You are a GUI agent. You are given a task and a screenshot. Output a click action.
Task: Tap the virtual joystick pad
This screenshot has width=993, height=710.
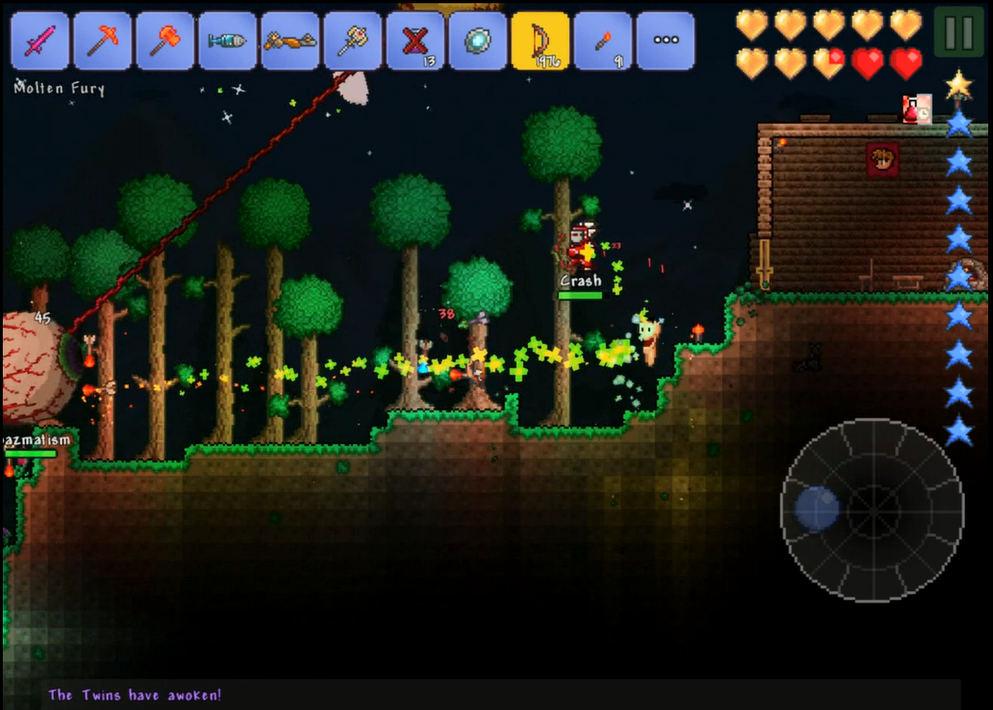point(872,510)
